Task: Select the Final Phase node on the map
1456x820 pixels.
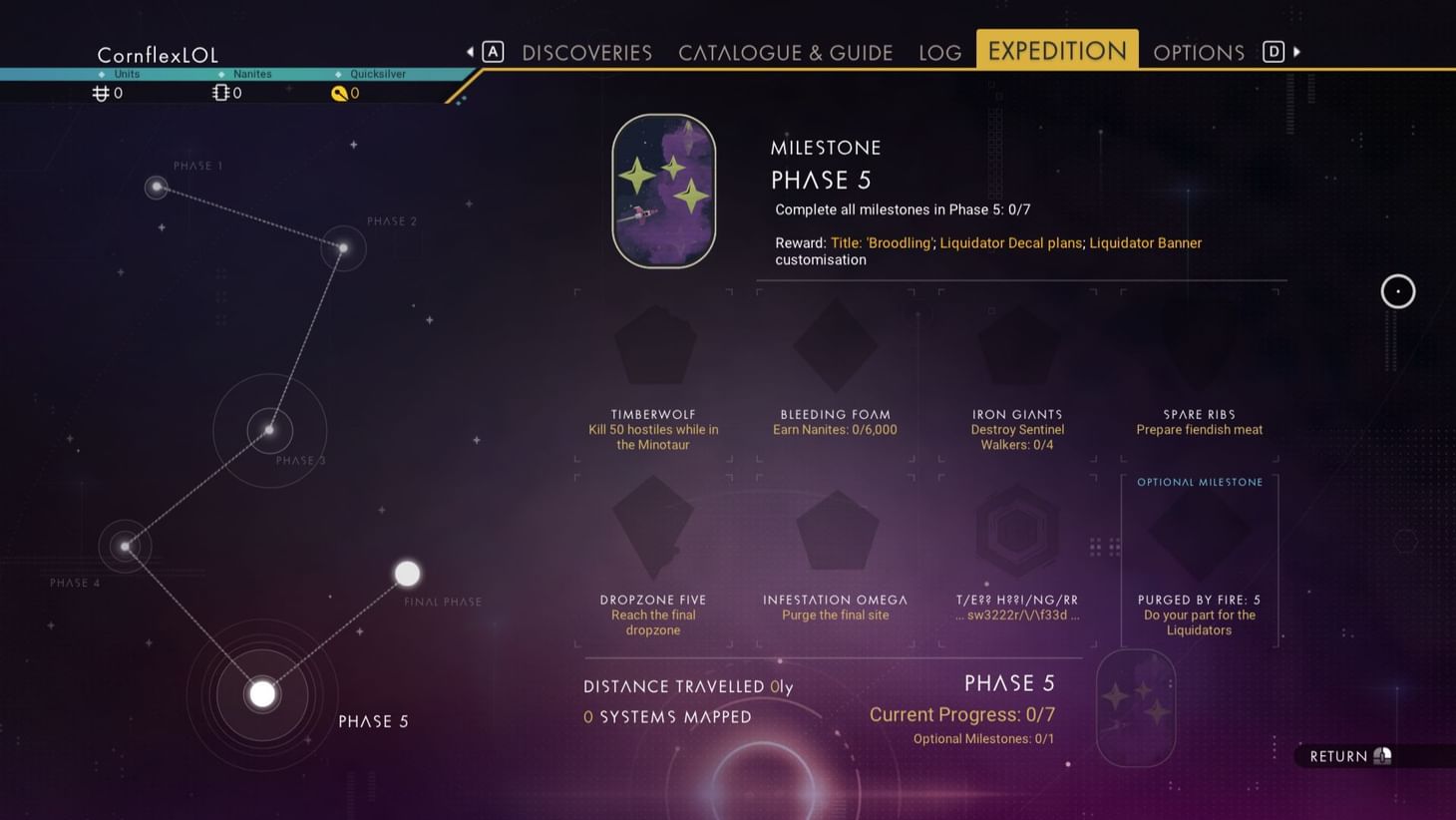Action: click(407, 573)
